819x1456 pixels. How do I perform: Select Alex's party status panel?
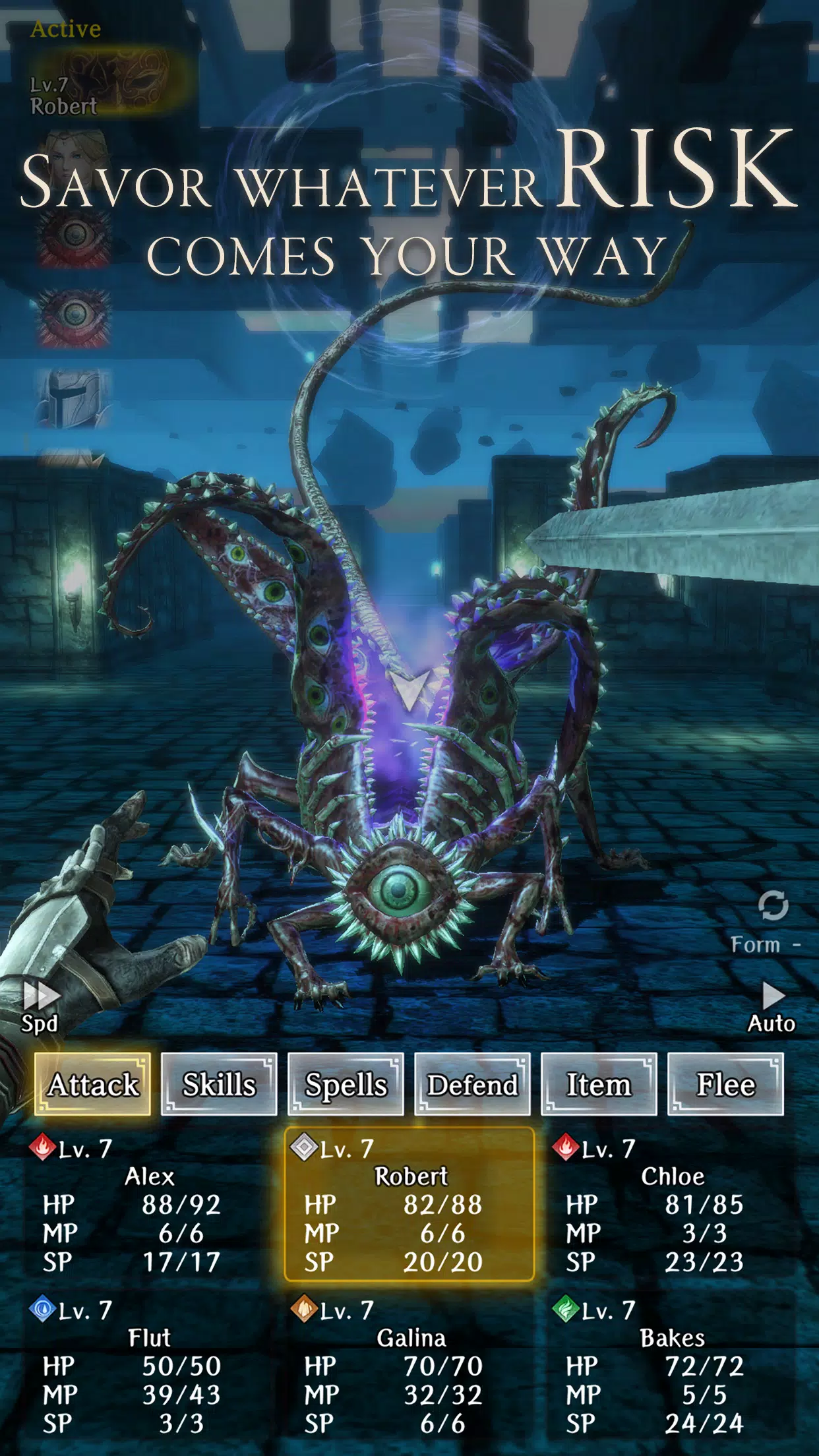pos(149,1204)
